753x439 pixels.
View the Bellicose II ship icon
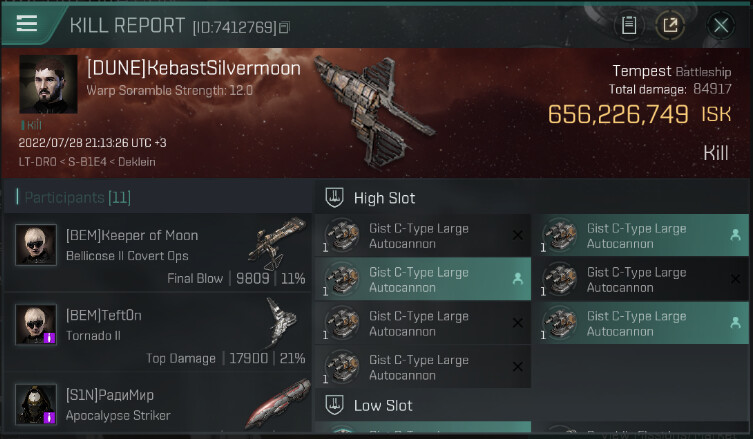point(277,241)
